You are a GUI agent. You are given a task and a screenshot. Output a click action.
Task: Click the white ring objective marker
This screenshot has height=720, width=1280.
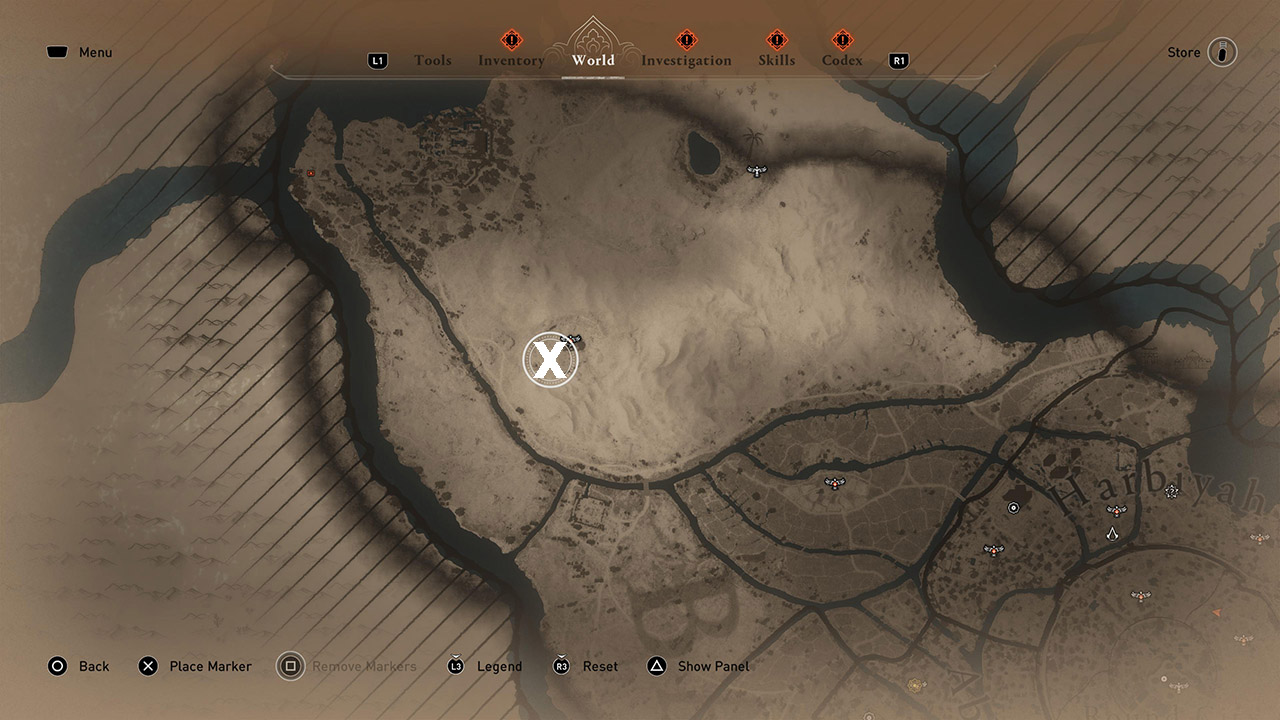pos(1014,508)
